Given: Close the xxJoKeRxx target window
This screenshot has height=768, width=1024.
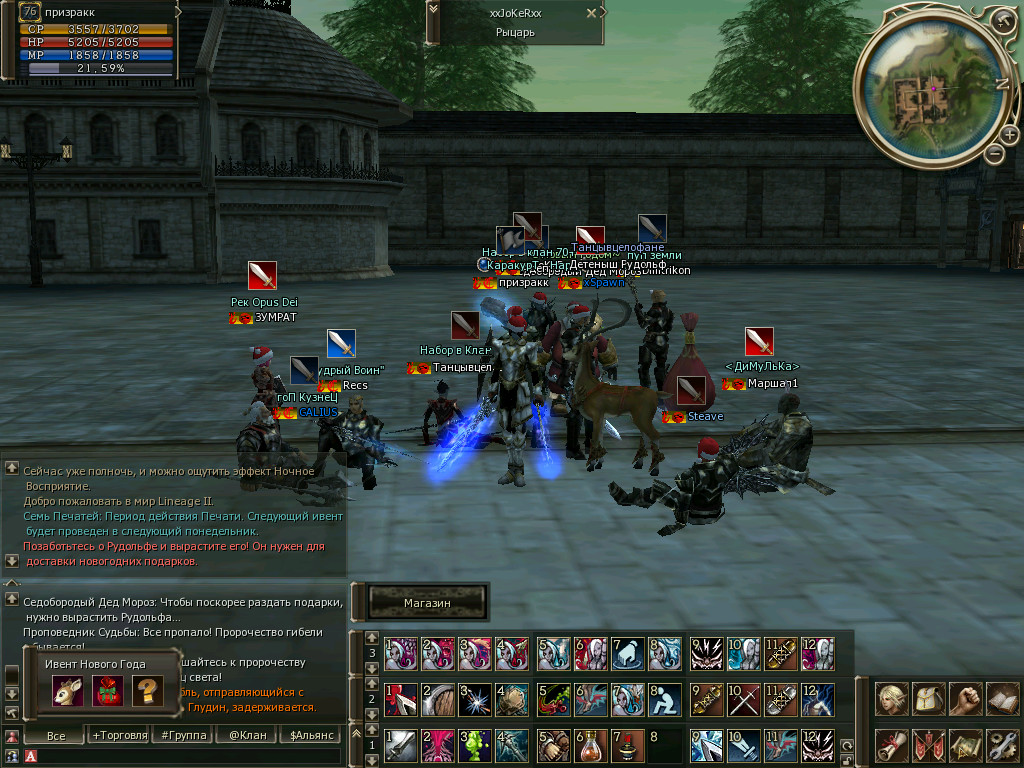Looking at the screenshot, I should (591, 13).
